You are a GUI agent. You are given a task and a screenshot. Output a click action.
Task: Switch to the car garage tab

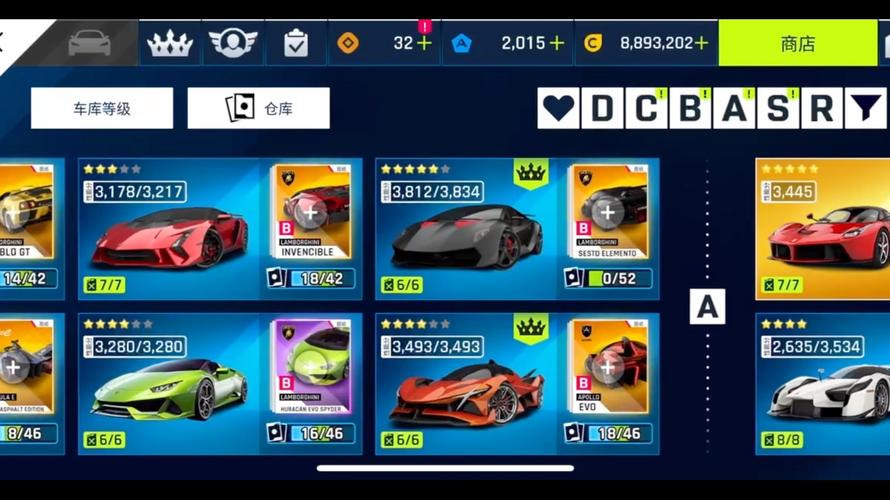[89, 44]
